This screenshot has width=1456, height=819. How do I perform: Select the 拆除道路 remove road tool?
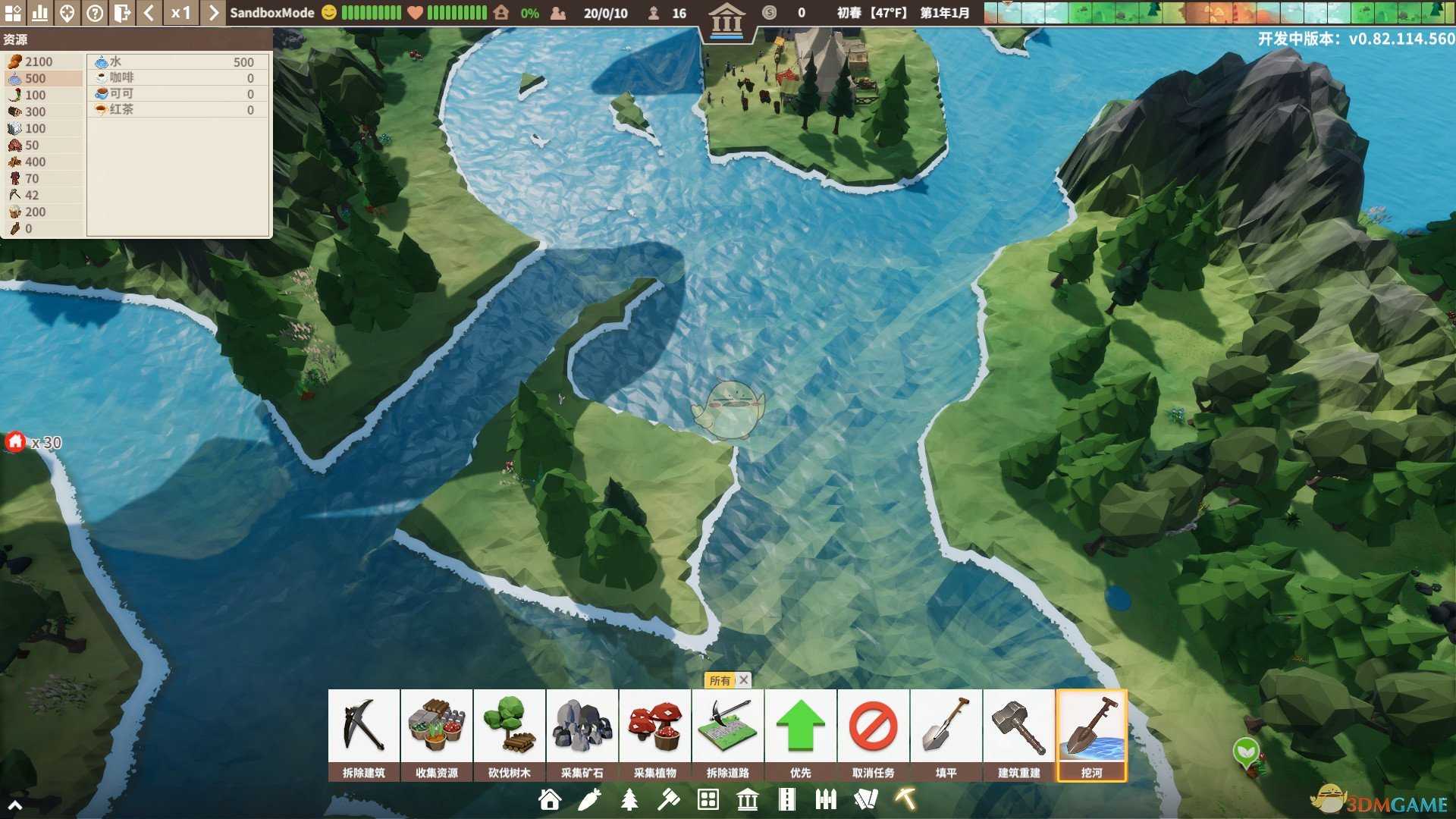[x=727, y=733]
